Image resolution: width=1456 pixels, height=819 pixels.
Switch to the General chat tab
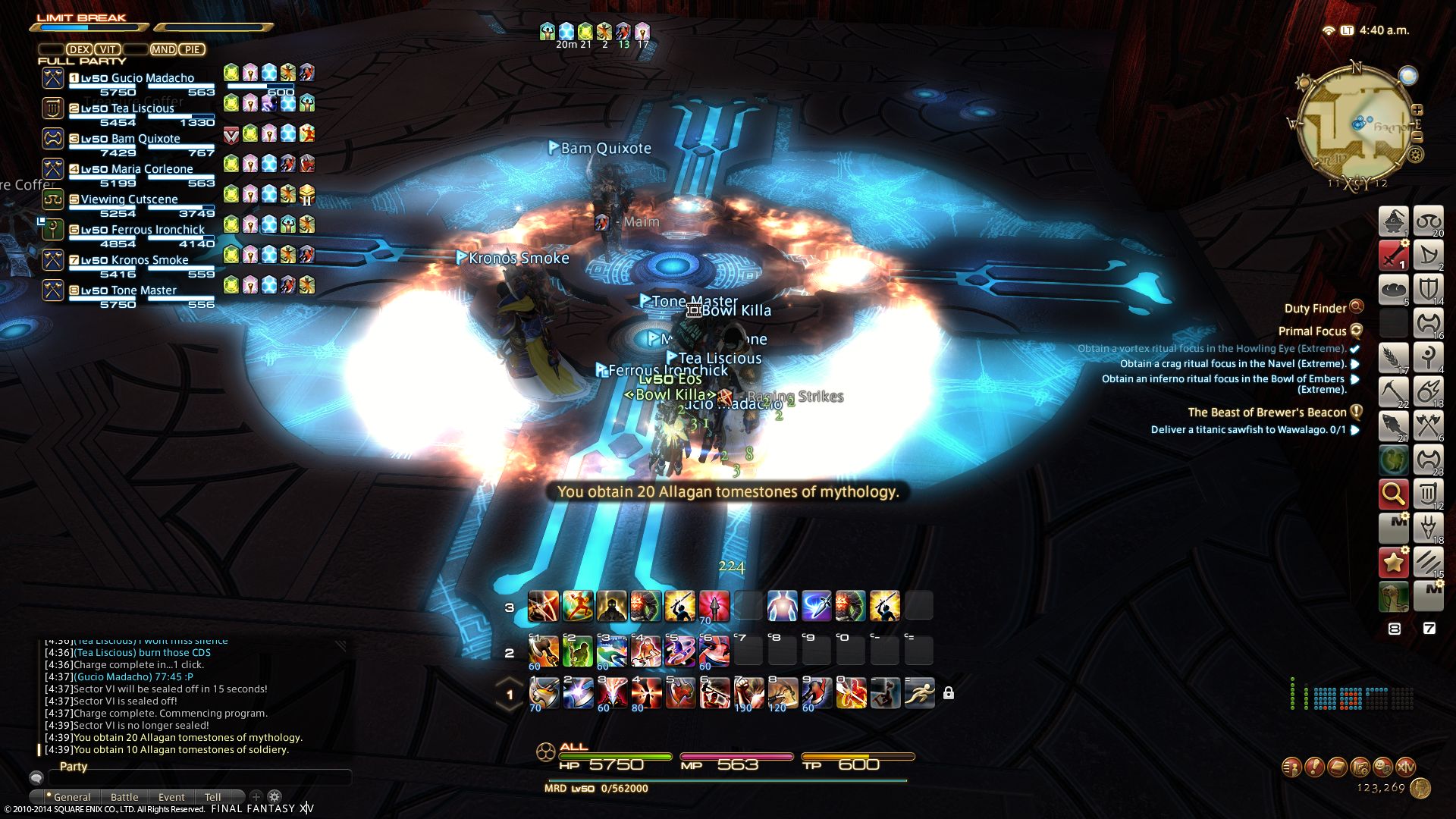point(71,797)
